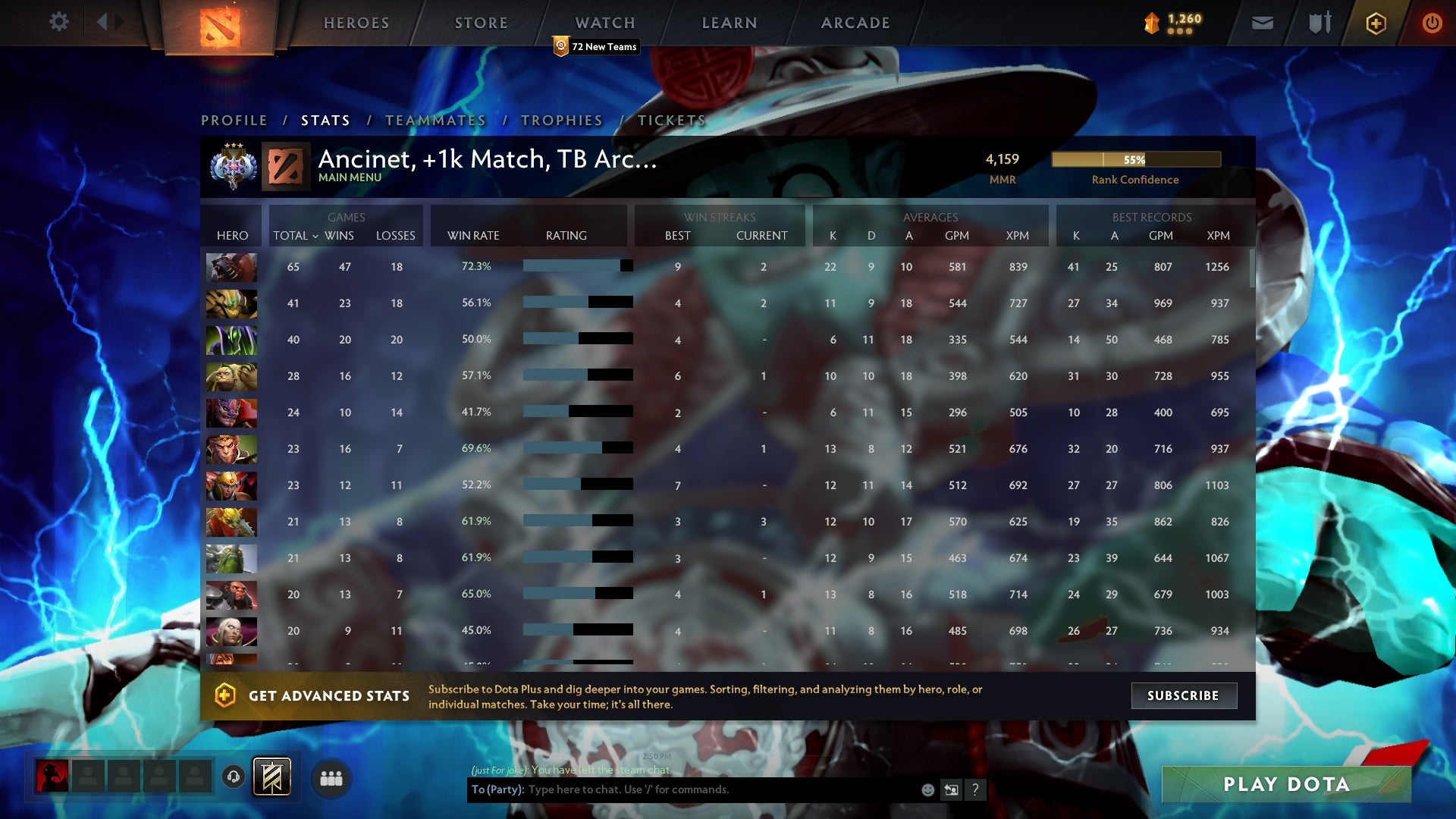Open the emoticon picker in chat
Screen dimensions: 1456x819
tap(927, 789)
